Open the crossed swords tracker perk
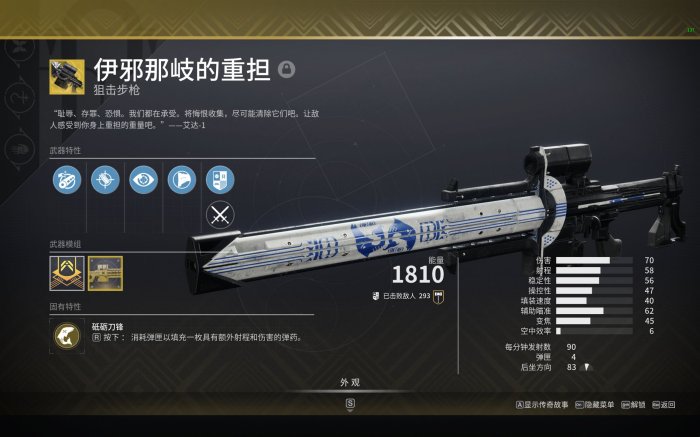The width and height of the screenshot is (700, 437). [x=219, y=215]
